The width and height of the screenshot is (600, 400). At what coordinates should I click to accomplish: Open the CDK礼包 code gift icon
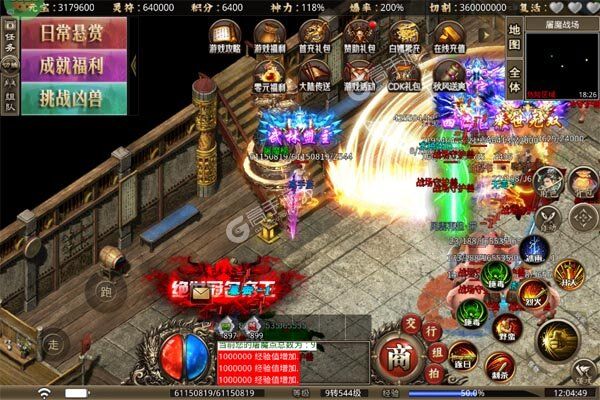(x=404, y=77)
